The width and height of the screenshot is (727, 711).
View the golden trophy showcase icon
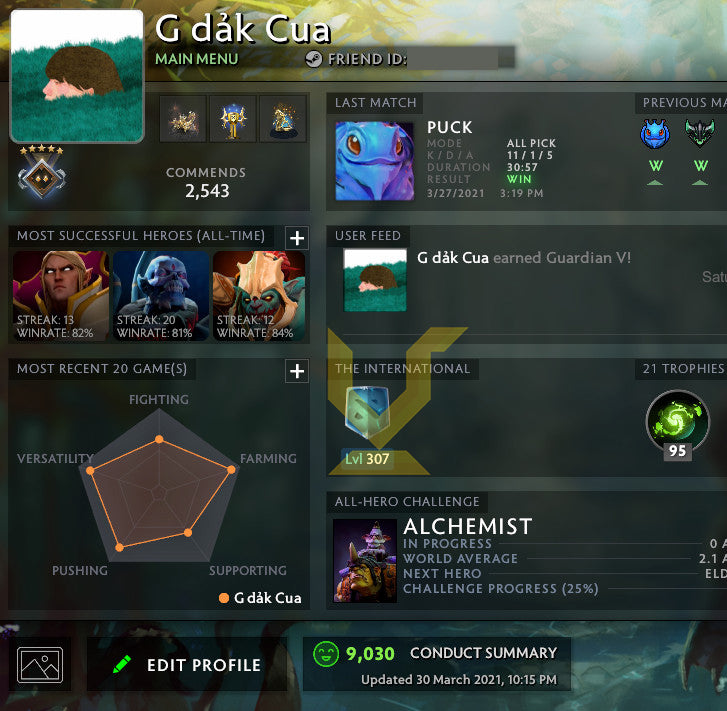[x=232, y=120]
